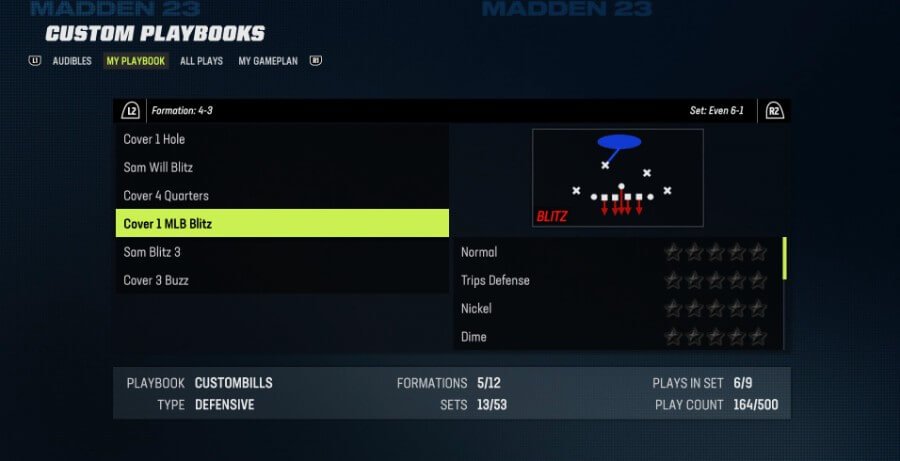Select the Nickel situation rating row

tap(615, 308)
